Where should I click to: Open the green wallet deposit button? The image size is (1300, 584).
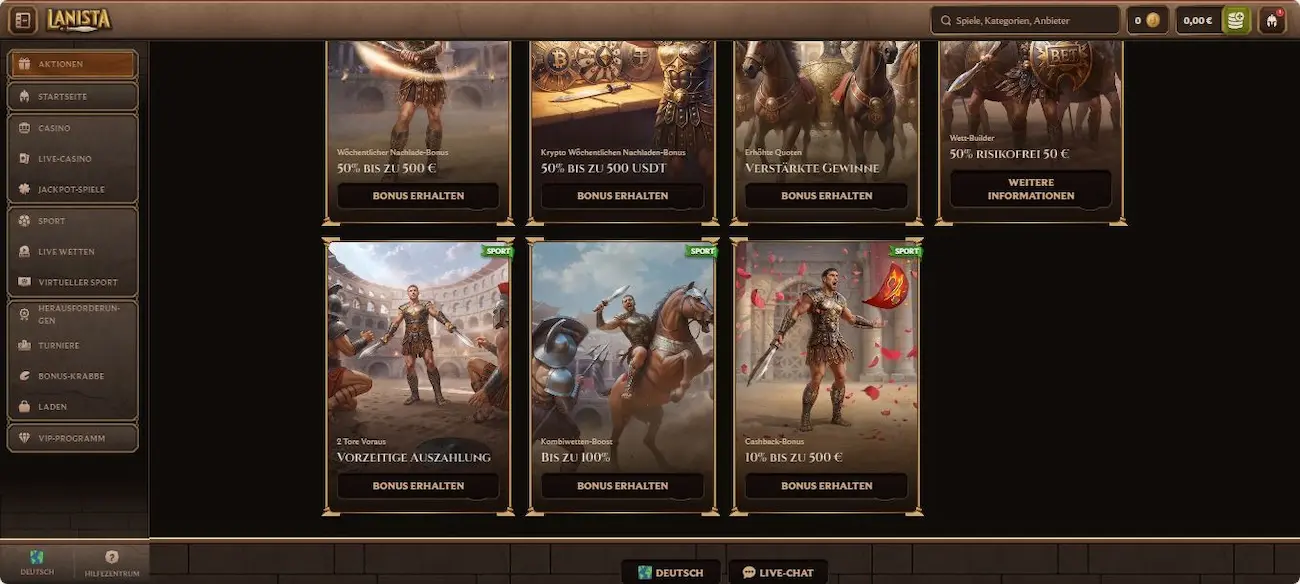1237,20
